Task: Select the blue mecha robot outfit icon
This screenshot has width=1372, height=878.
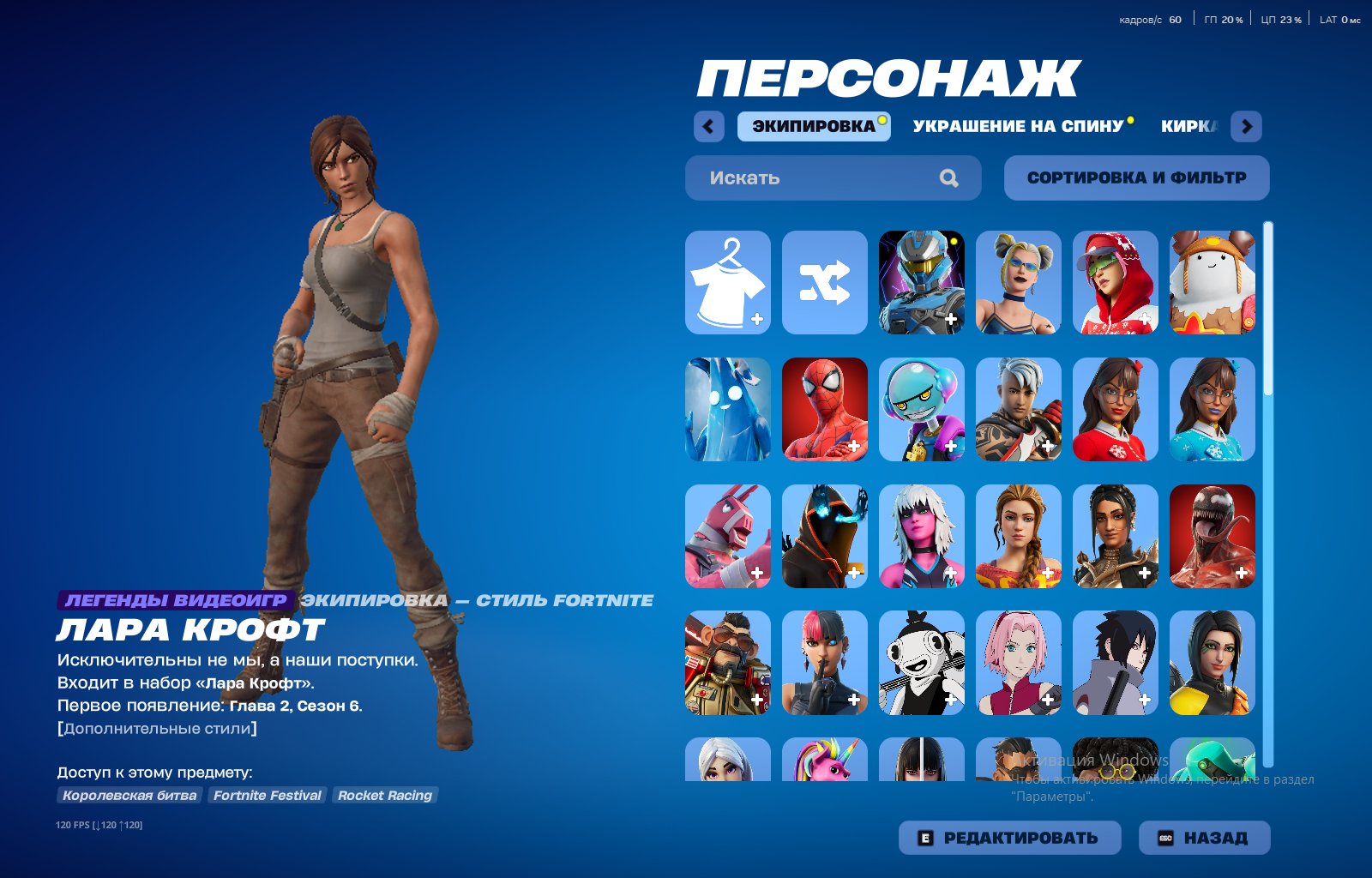Action: pyautogui.click(x=922, y=283)
